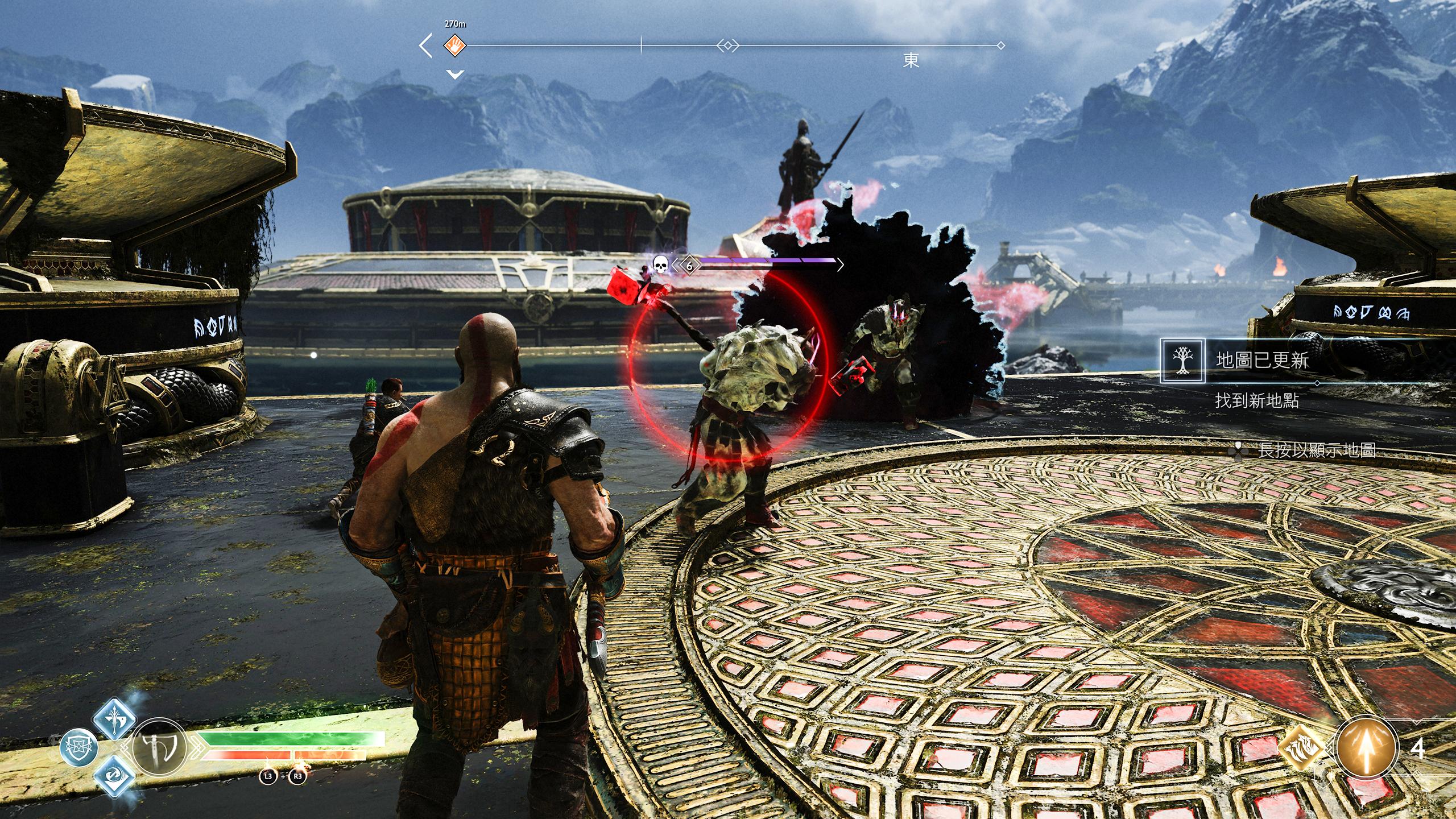
Task: Click the white tree icon in notification
Action: click(1183, 361)
